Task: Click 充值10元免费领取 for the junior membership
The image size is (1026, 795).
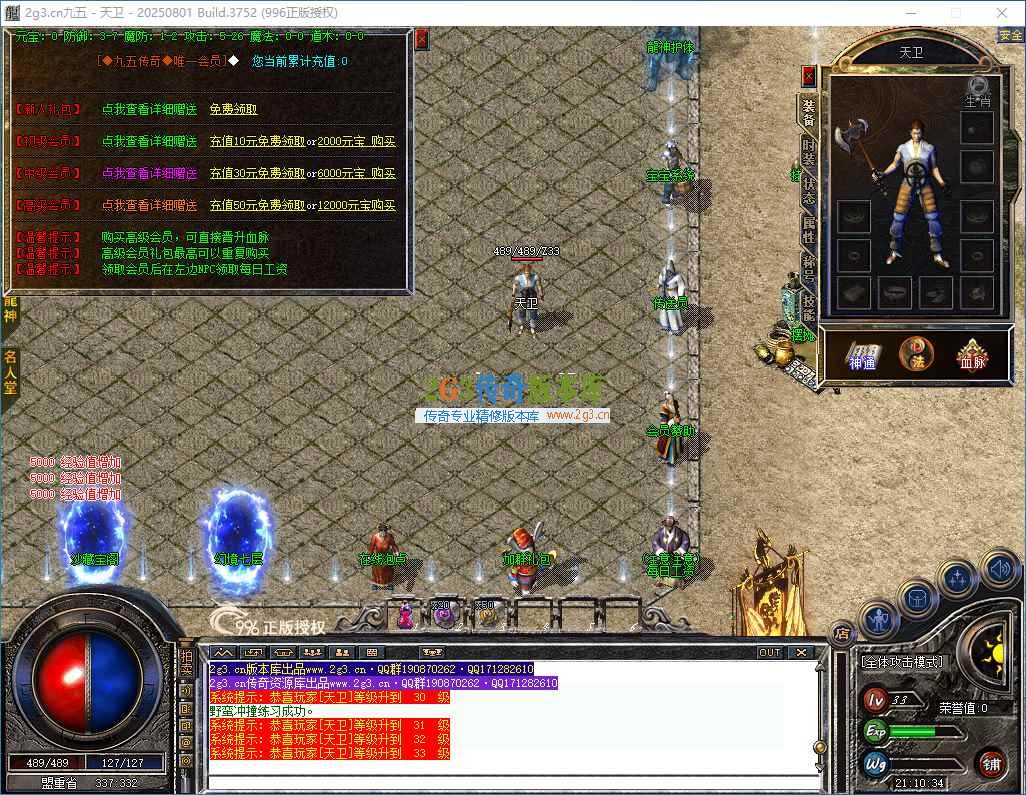Action: point(257,141)
